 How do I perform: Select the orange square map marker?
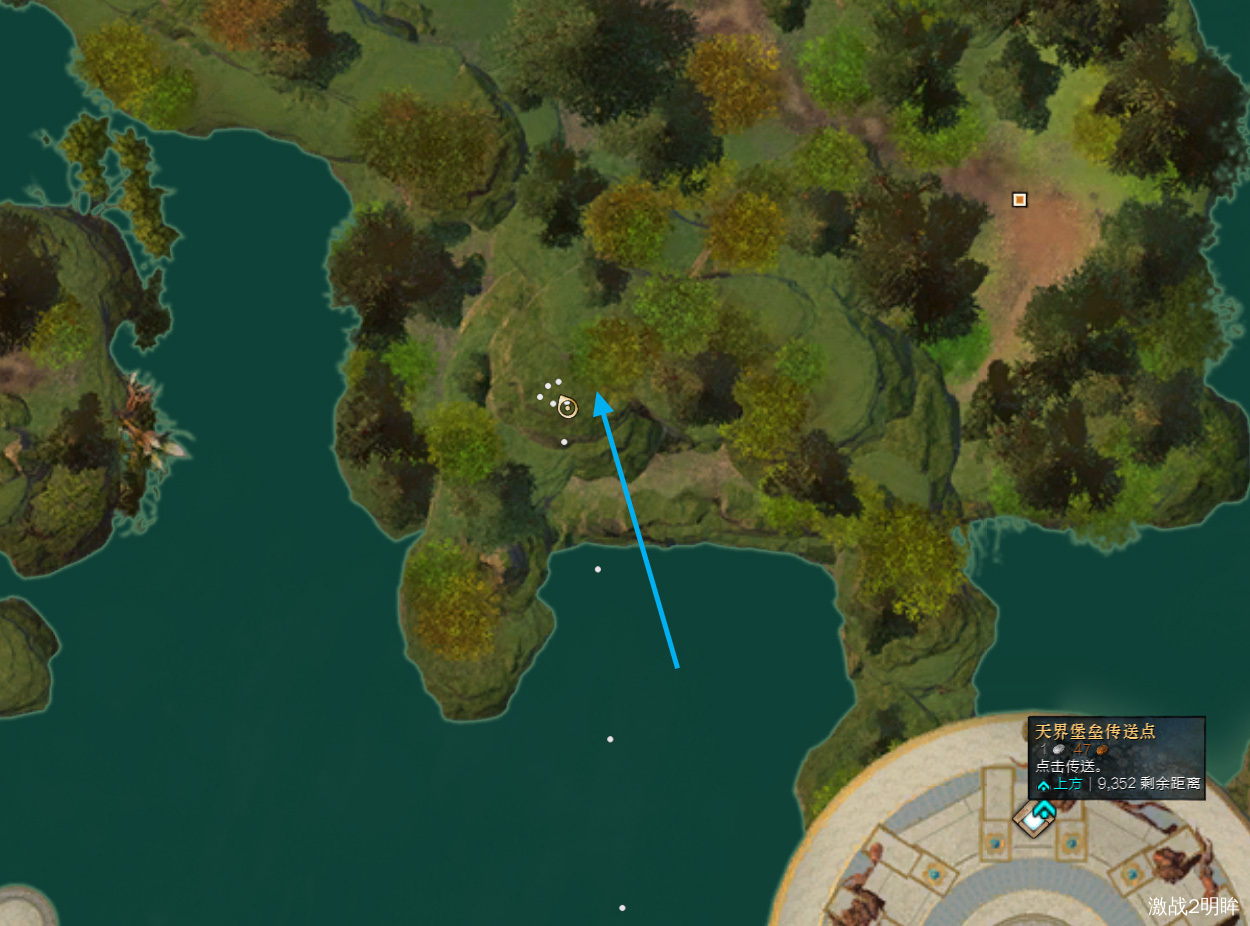[1019, 200]
